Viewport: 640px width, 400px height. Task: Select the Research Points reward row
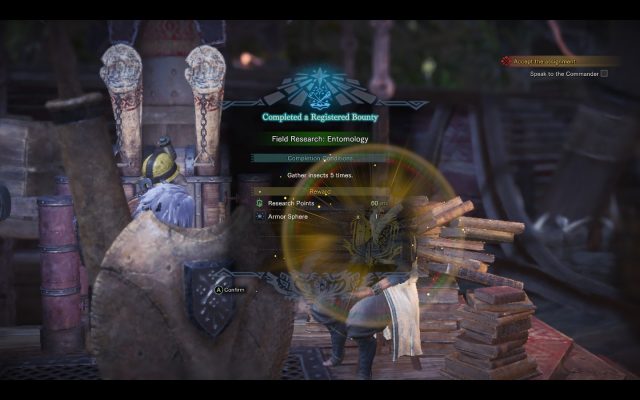click(320, 203)
